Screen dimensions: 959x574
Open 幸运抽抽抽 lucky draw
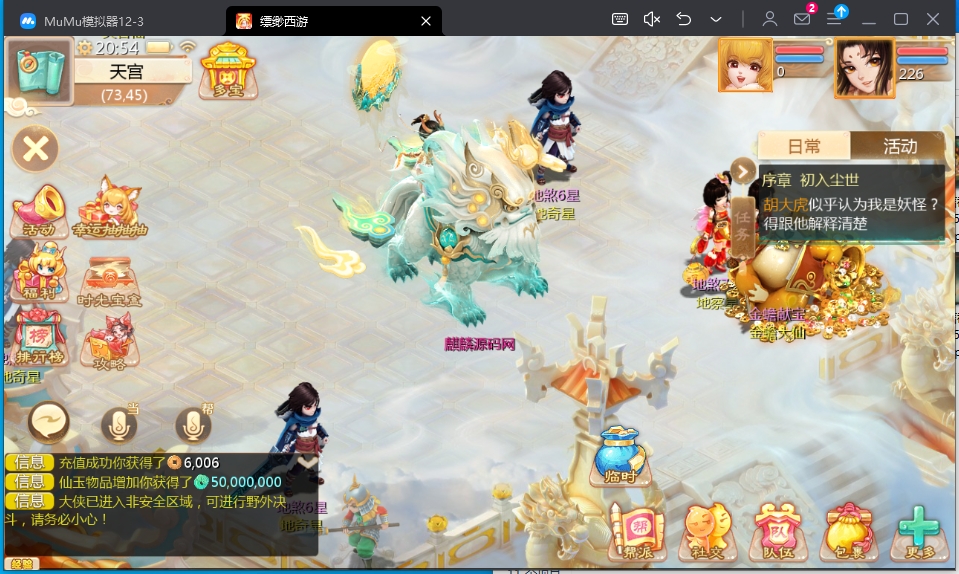pyautogui.click(x=109, y=209)
